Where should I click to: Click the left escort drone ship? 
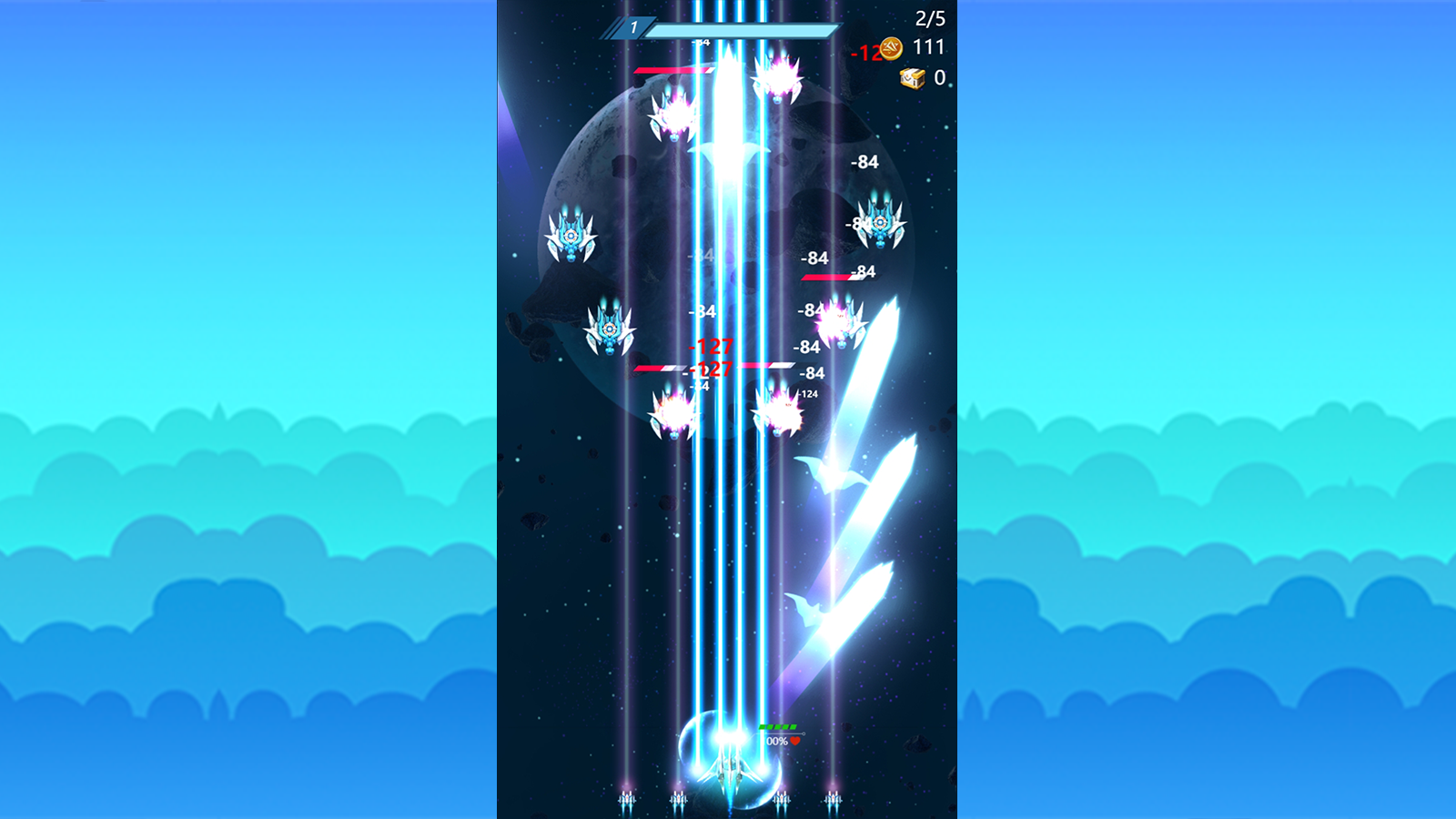tap(627, 799)
